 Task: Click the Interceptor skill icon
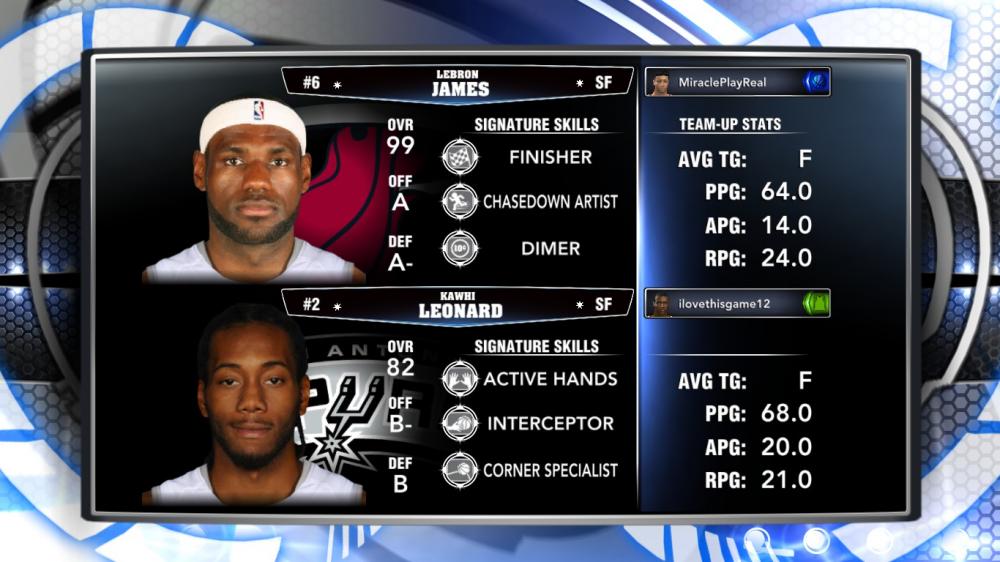click(x=460, y=423)
